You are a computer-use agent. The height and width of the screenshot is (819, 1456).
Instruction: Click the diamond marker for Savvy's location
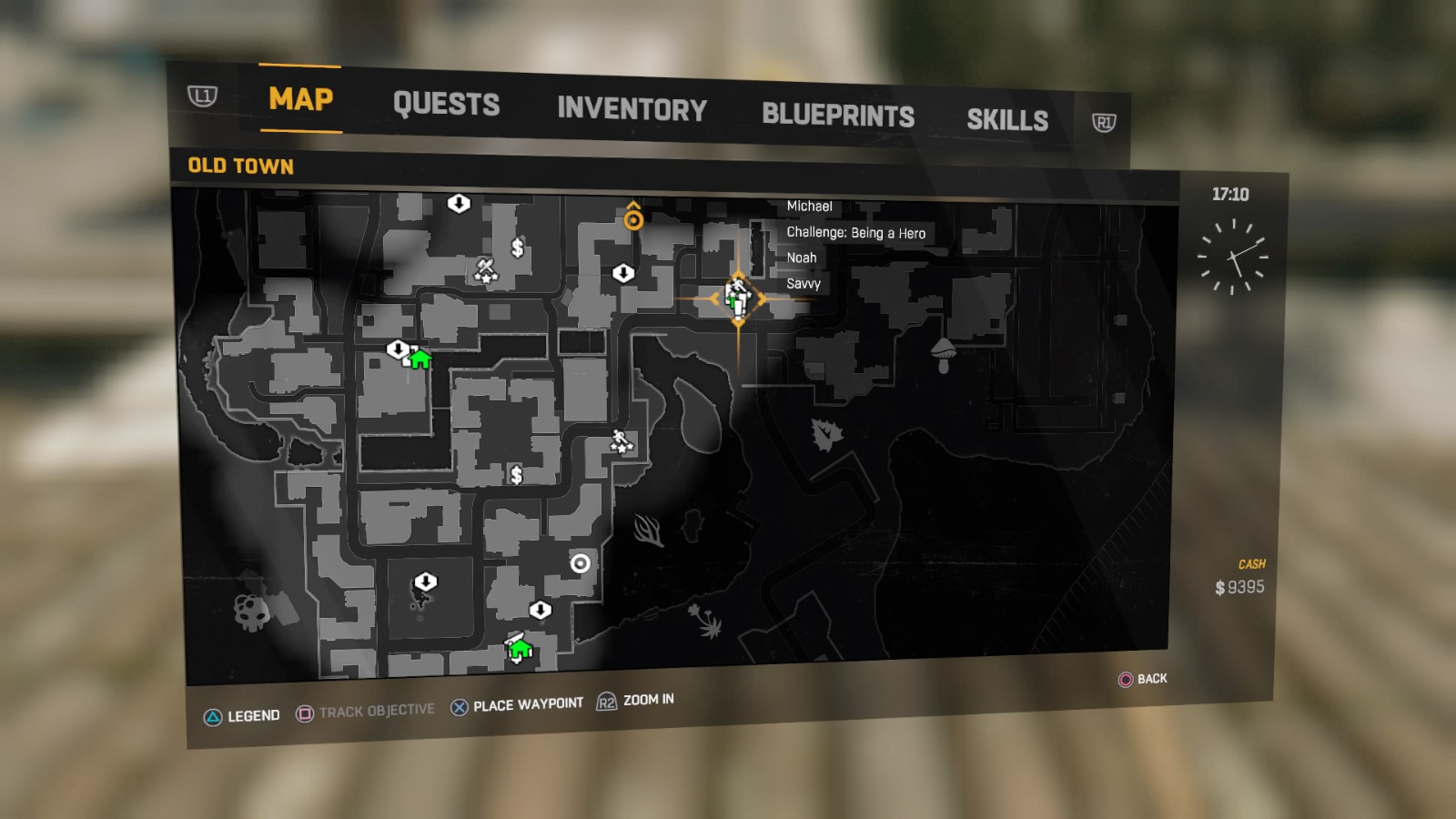(737, 296)
